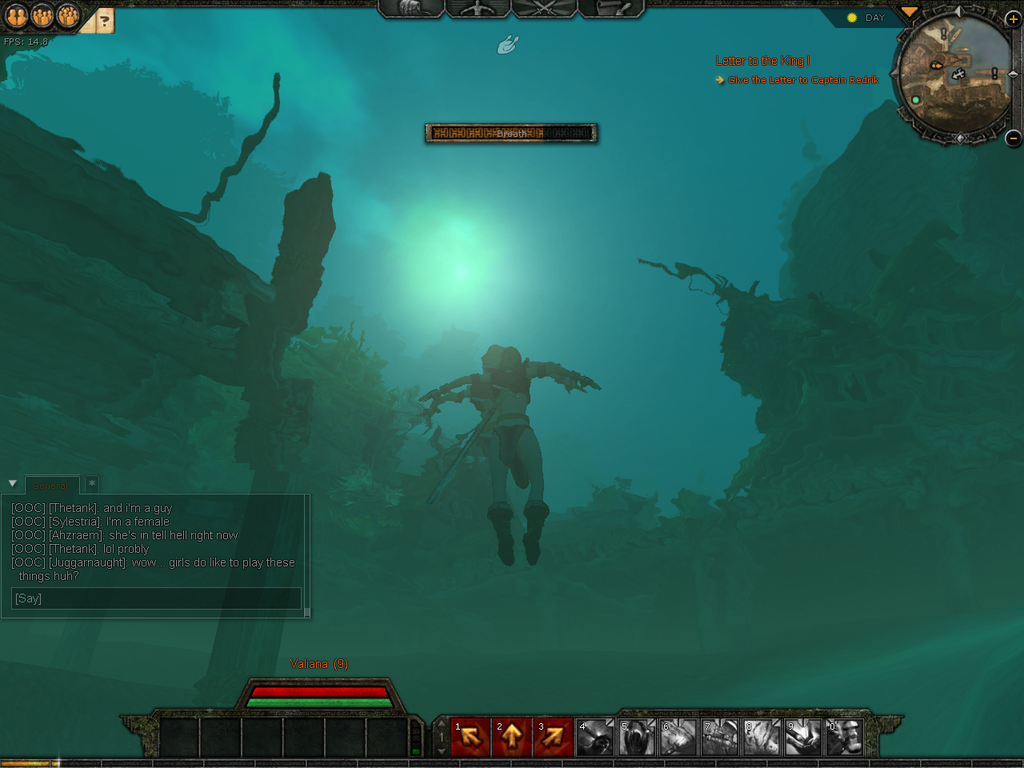Activate hotbar slot 3 up-right arrow
The height and width of the screenshot is (768, 1024).
553,738
